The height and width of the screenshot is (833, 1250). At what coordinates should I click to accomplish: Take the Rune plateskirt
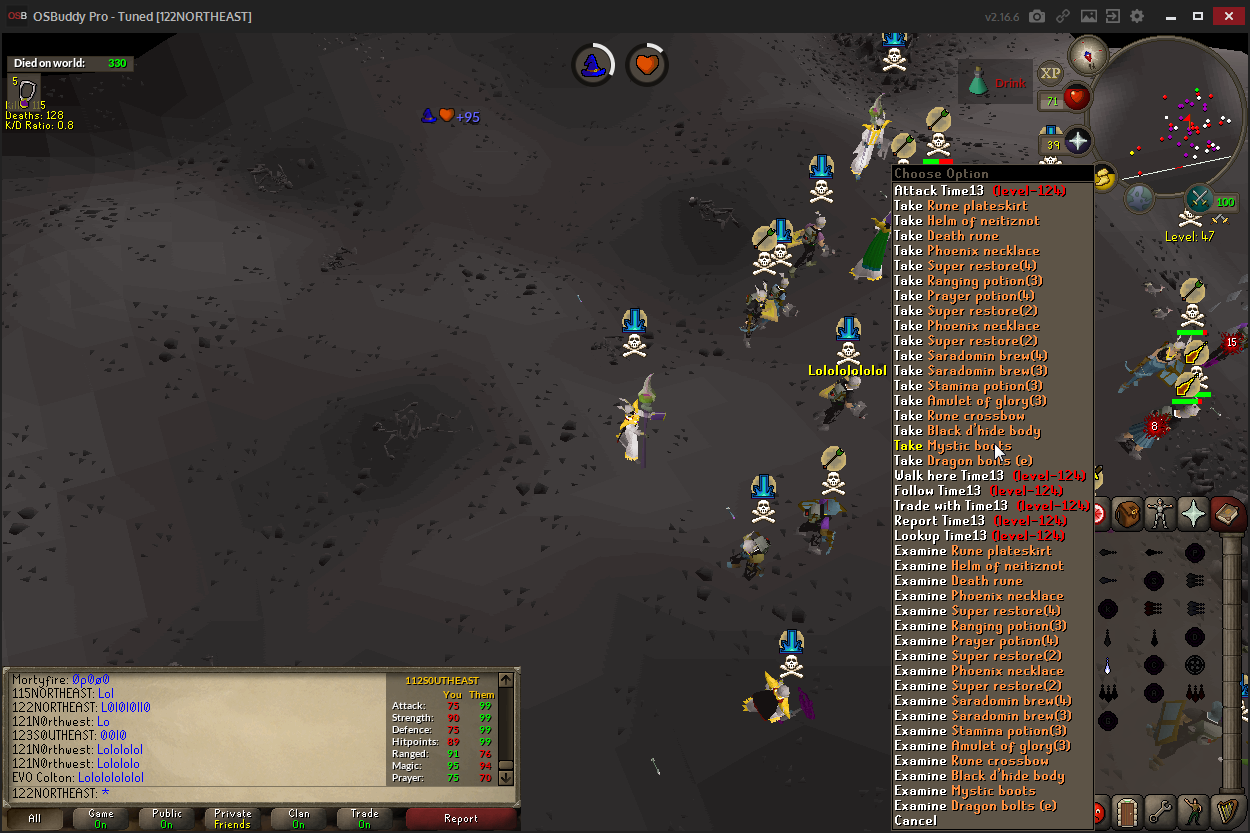960,205
